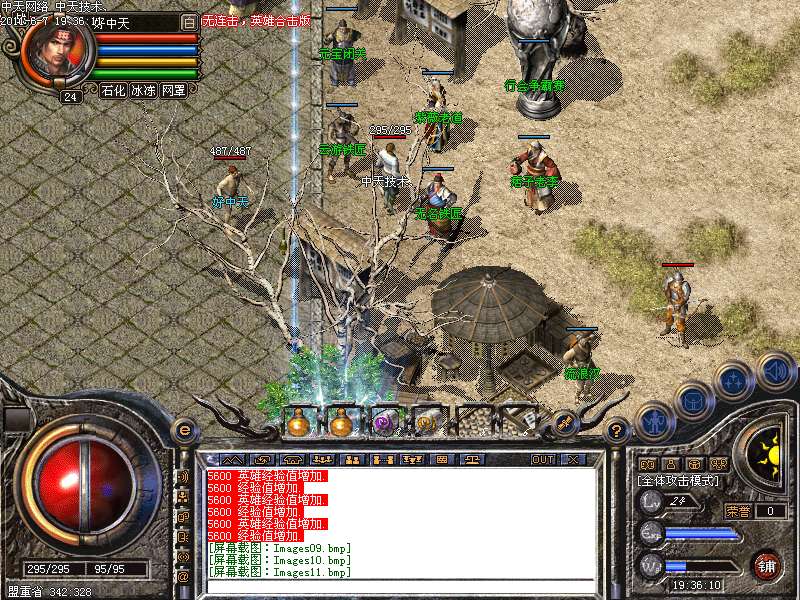Viewport: 800px width, 600px height.
Task: Click the 石化 status button
Action: coord(113,90)
